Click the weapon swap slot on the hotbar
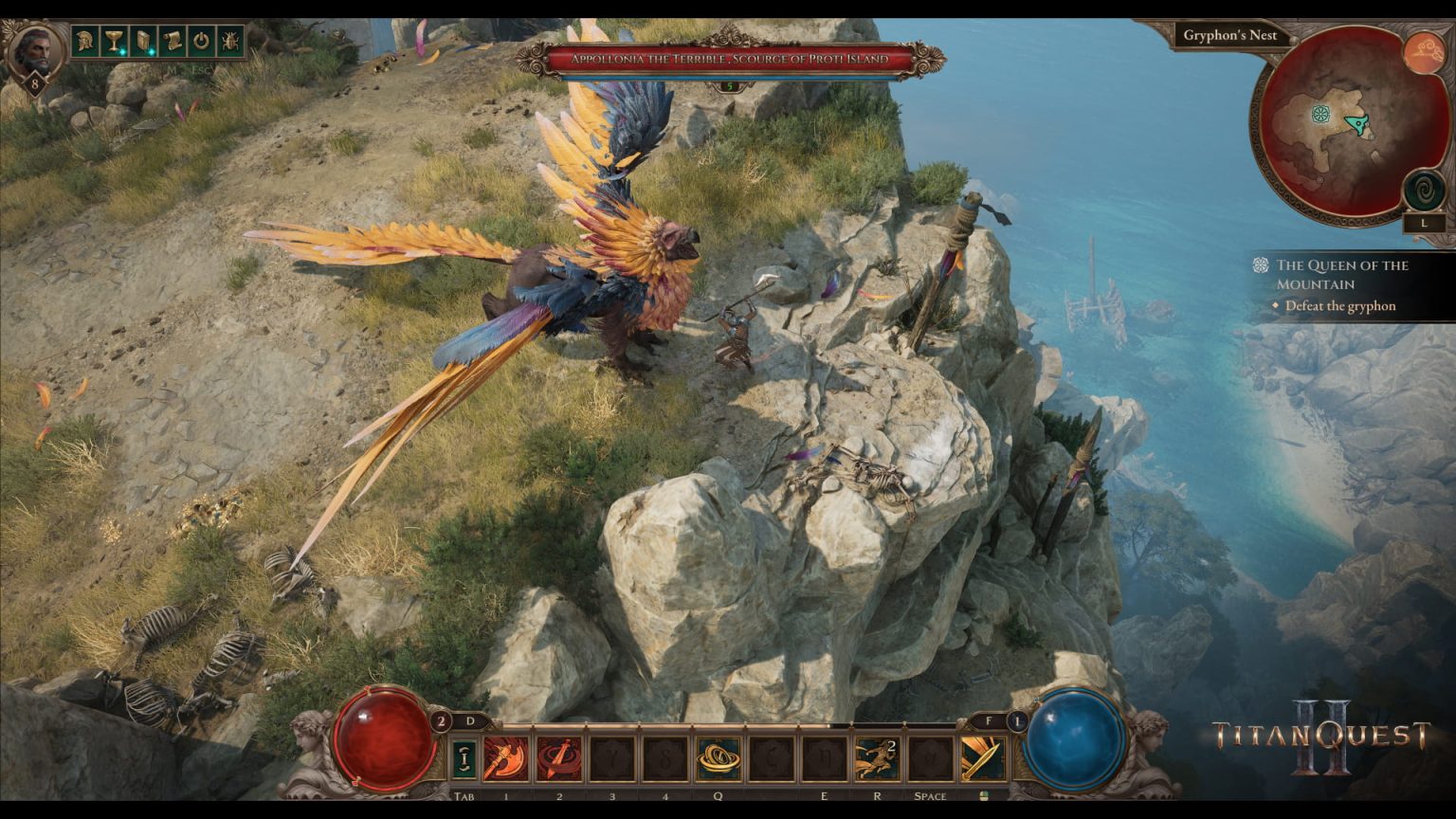Screen dimensions: 1456x819 point(464,758)
